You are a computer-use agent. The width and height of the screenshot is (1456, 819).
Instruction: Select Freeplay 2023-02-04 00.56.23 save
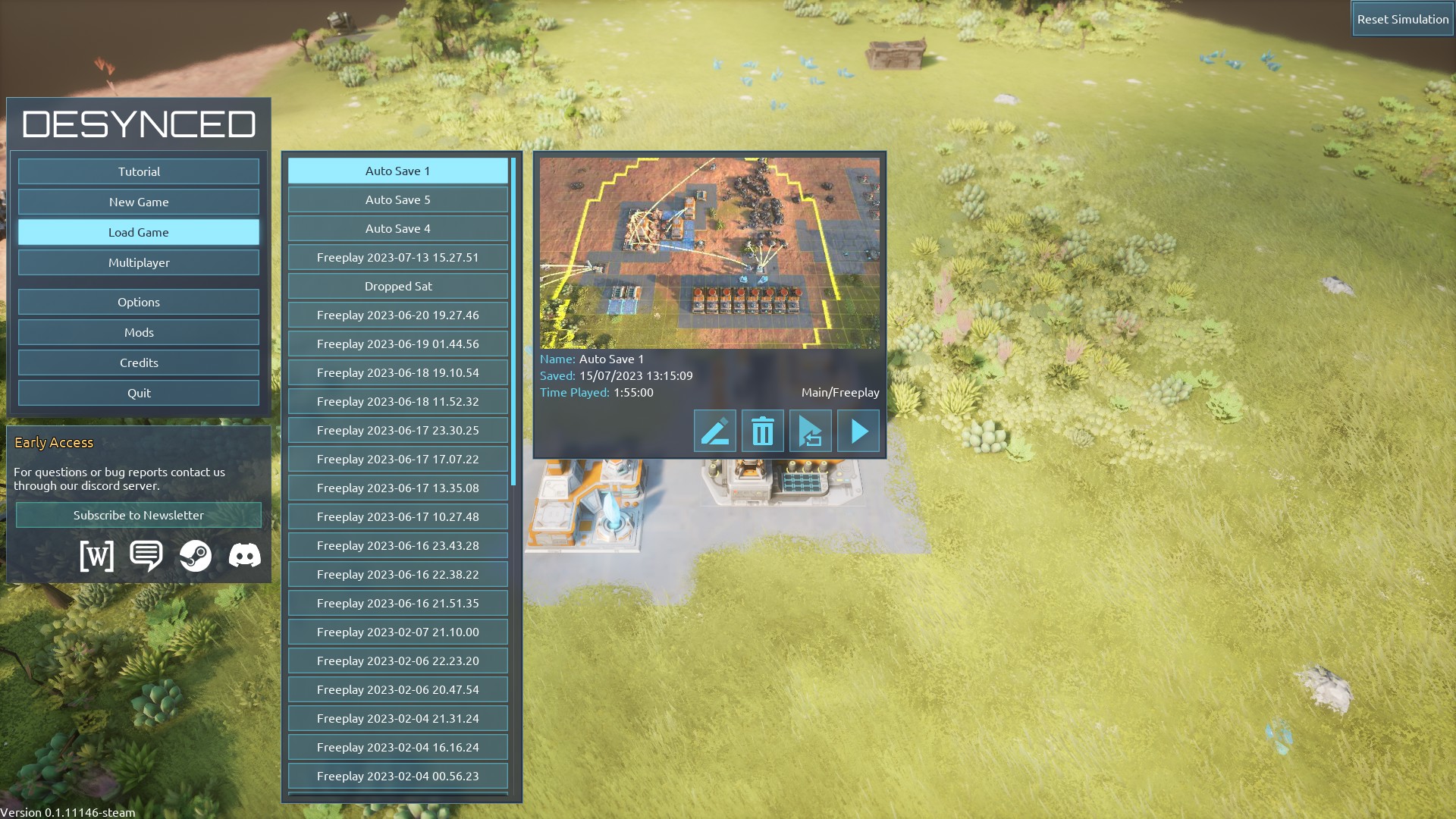tap(397, 776)
